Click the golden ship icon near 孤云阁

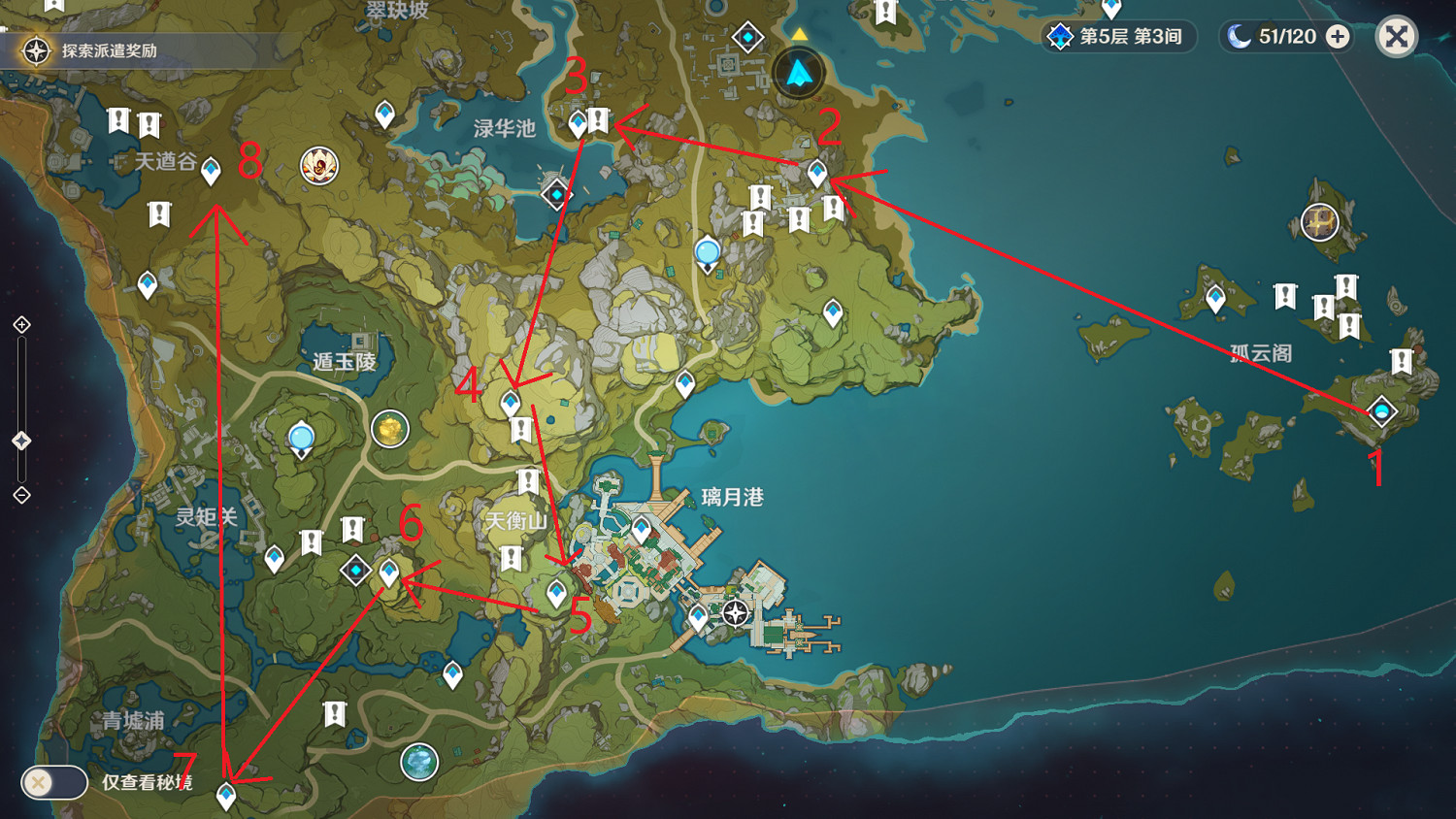(x=1320, y=221)
